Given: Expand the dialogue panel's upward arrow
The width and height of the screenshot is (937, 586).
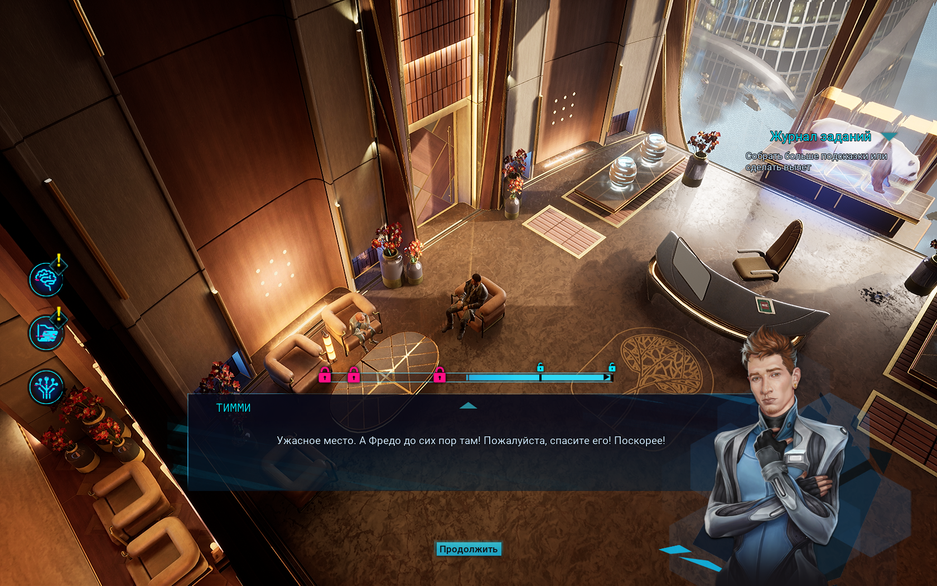Looking at the screenshot, I should (467, 406).
